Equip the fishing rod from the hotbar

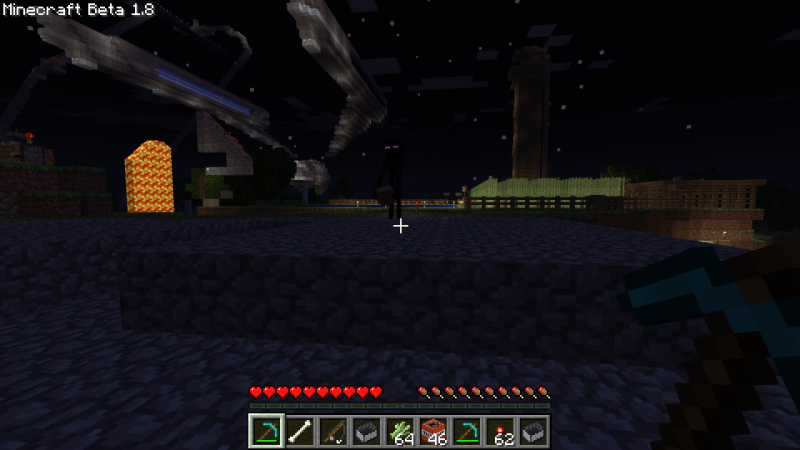point(333,431)
